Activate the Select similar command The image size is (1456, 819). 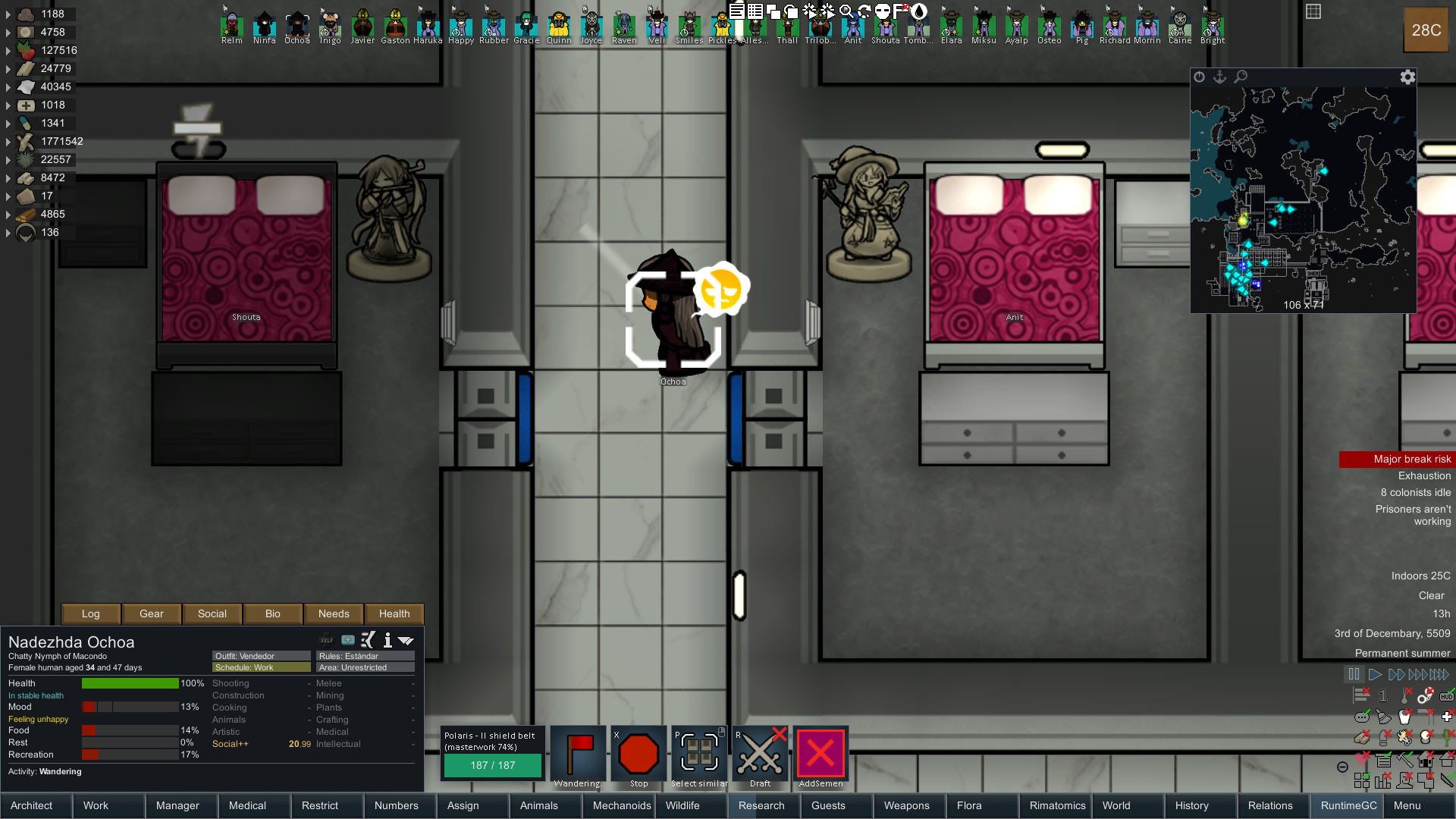click(699, 755)
